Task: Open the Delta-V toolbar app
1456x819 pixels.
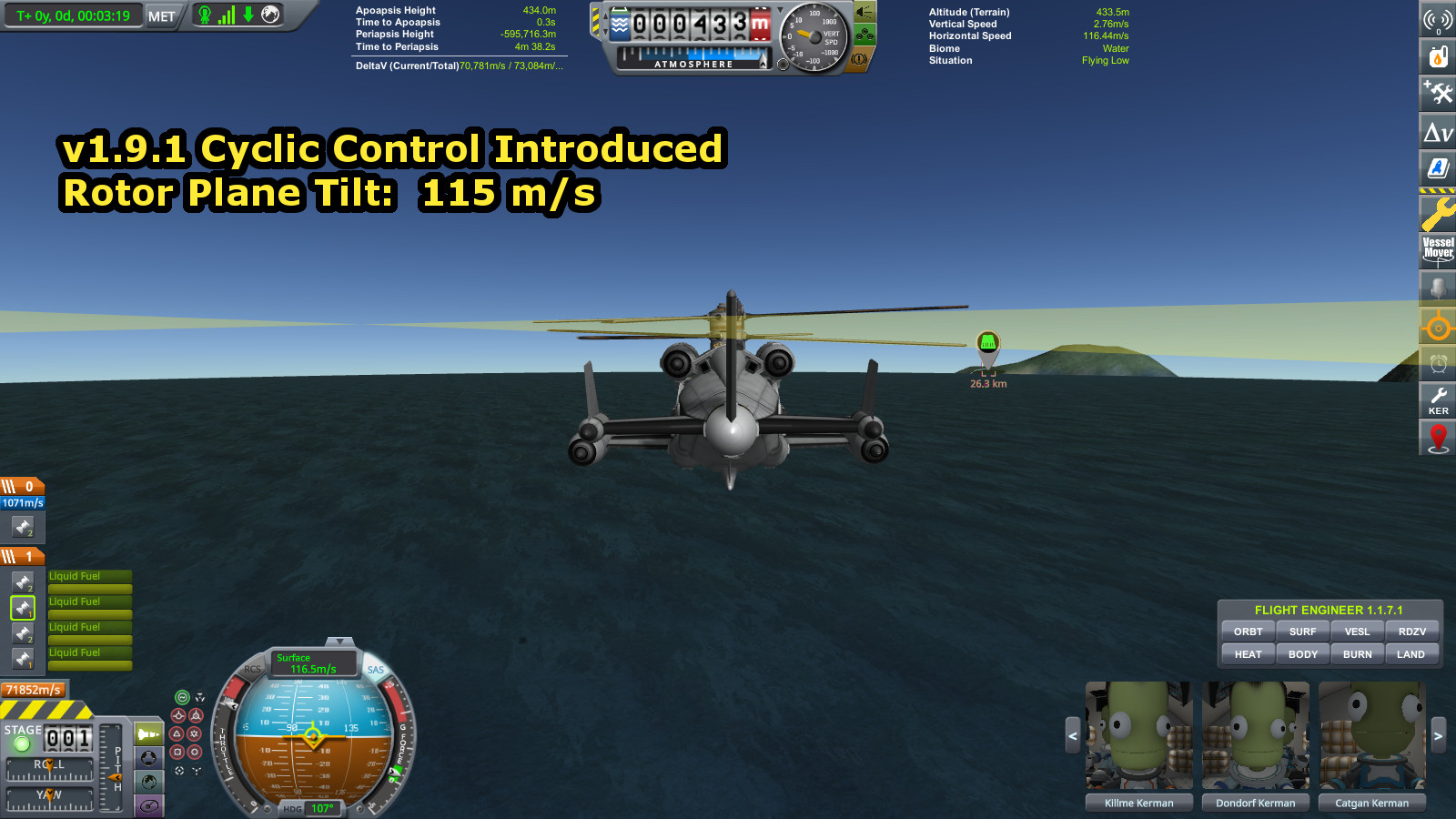Action: (x=1438, y=133)
